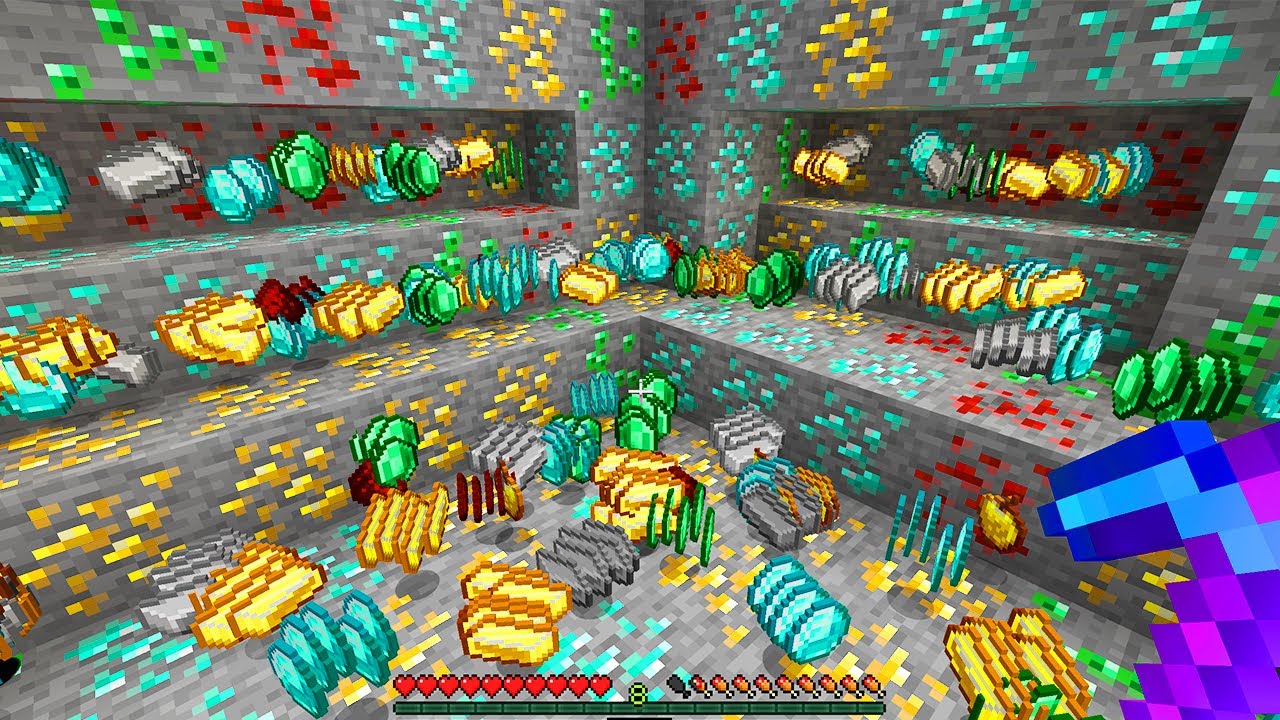Click the grayed-out depleted hunger drumstick icon
Viewport: 1280px width, 720px height.
[x=676, y=684]
